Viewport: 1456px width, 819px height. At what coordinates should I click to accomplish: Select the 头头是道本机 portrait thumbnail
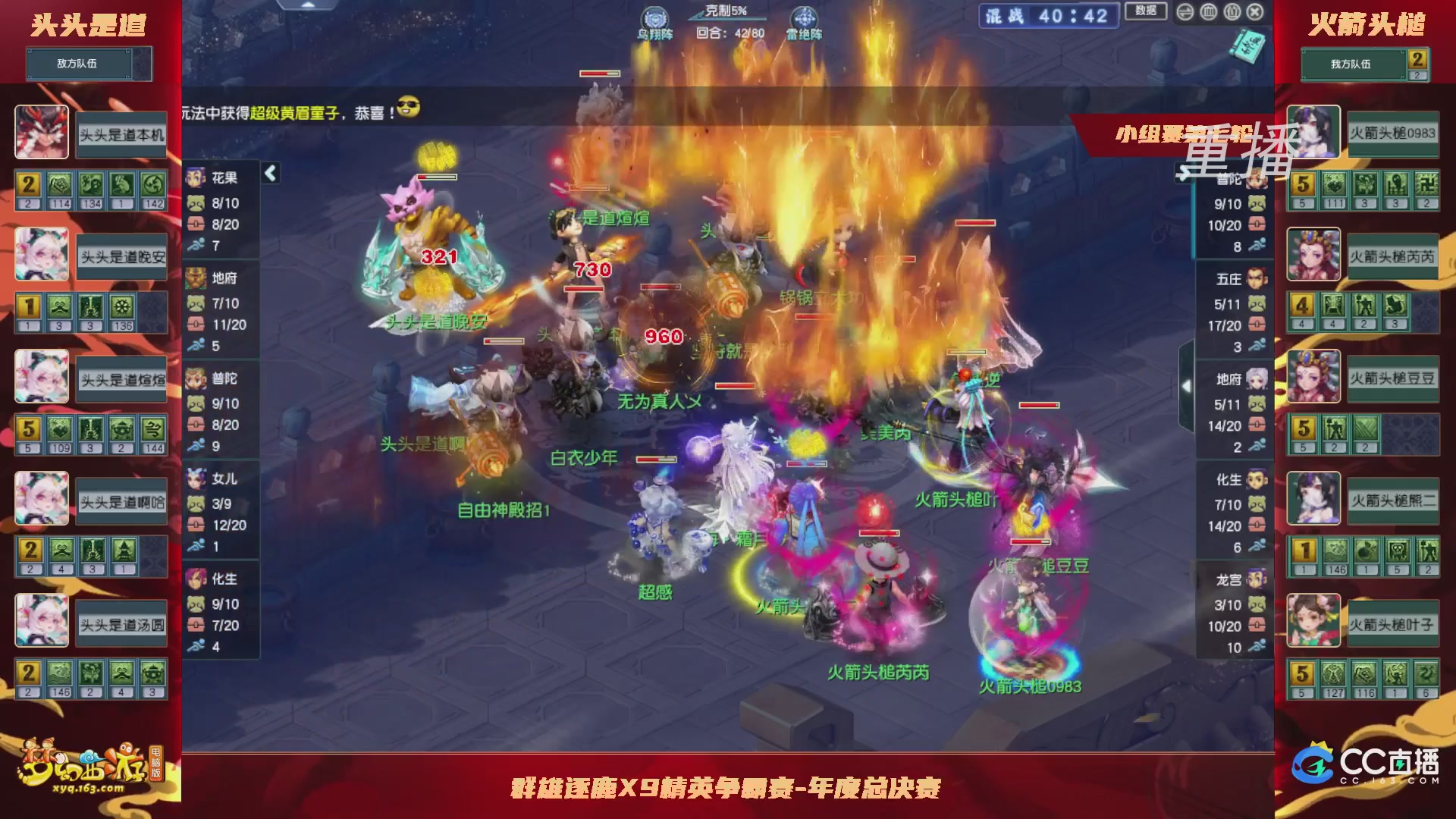pyautogui.click(x=42, y=133)
